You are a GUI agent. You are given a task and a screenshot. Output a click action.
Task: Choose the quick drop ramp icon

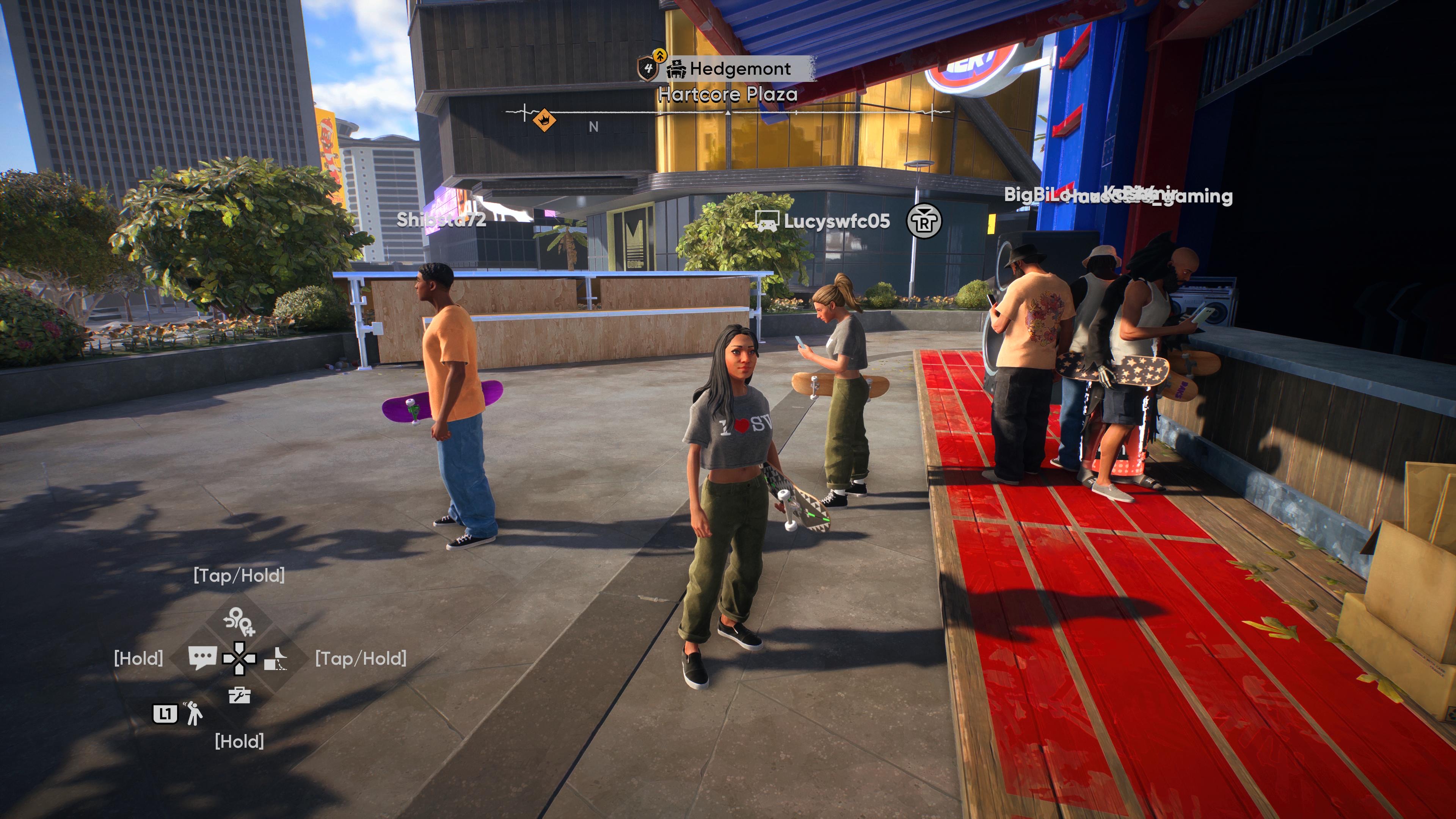[276, 659]
